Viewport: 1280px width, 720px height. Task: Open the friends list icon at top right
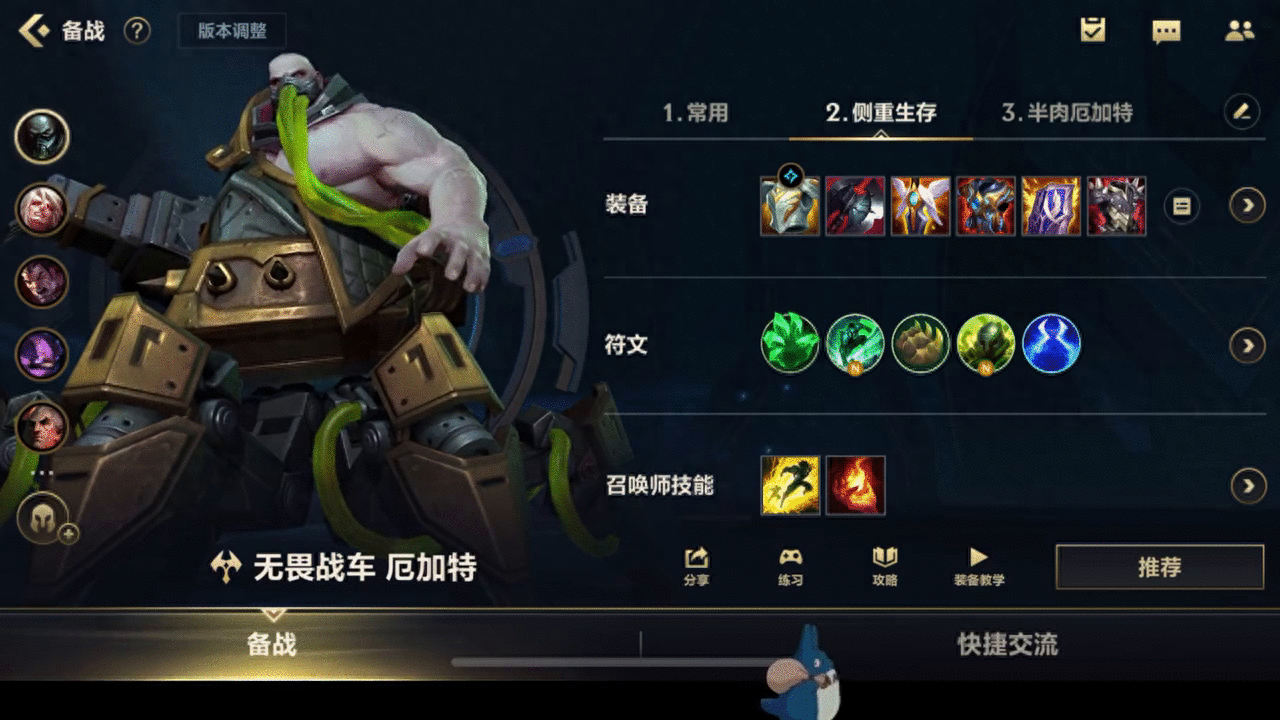(1240, 28)
